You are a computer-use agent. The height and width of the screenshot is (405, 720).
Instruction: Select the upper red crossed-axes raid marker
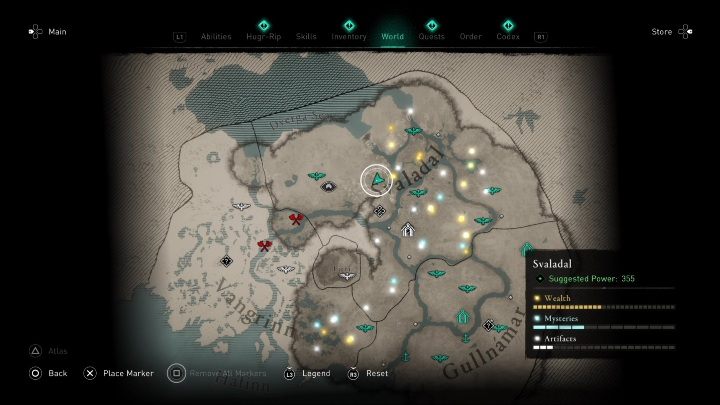296,218
